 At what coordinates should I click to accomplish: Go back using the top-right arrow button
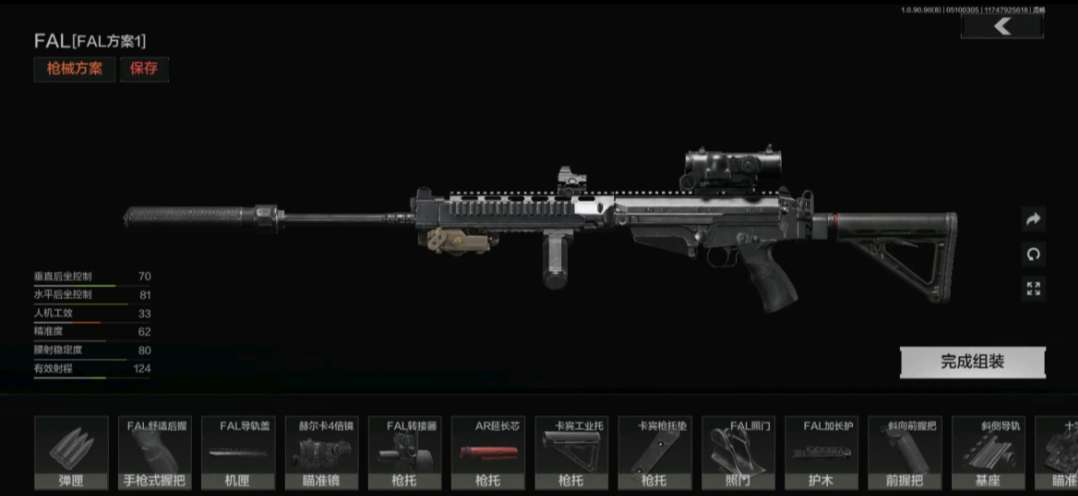(x=1001, y=27)
